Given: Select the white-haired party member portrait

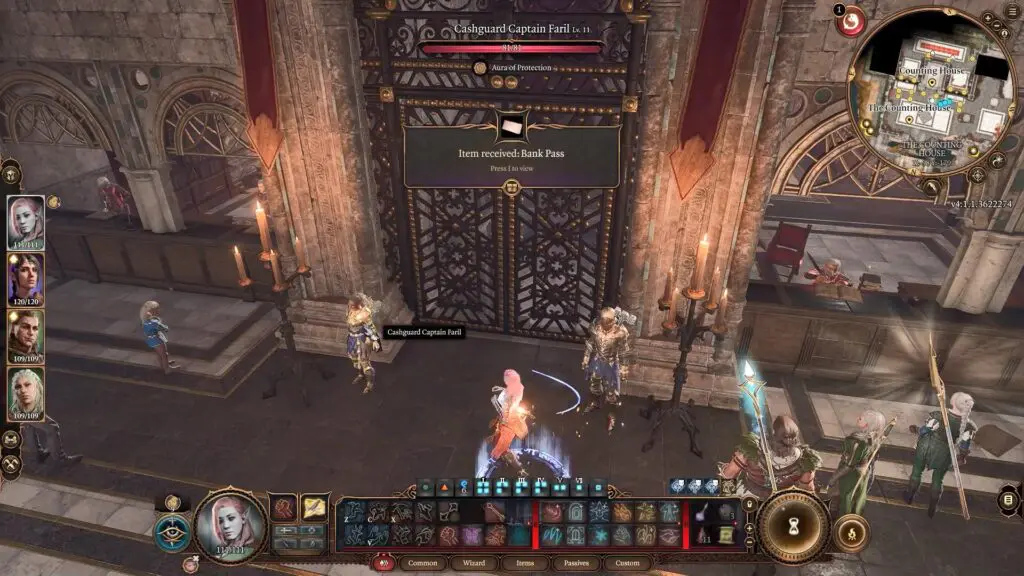Looking at the screenshot, I should (26, 392).
